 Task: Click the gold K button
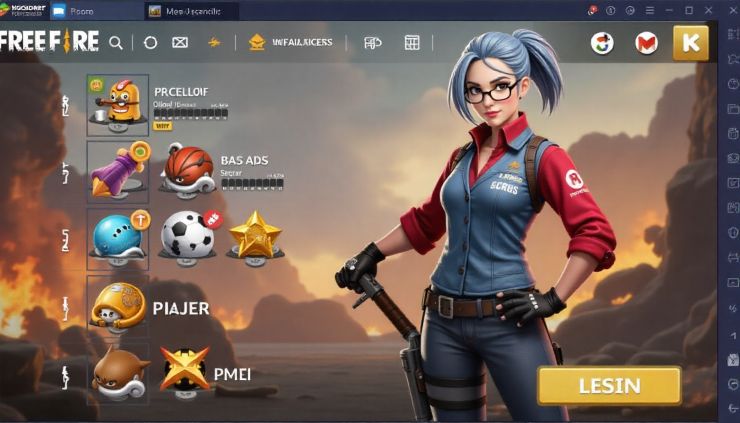[690, 42]
